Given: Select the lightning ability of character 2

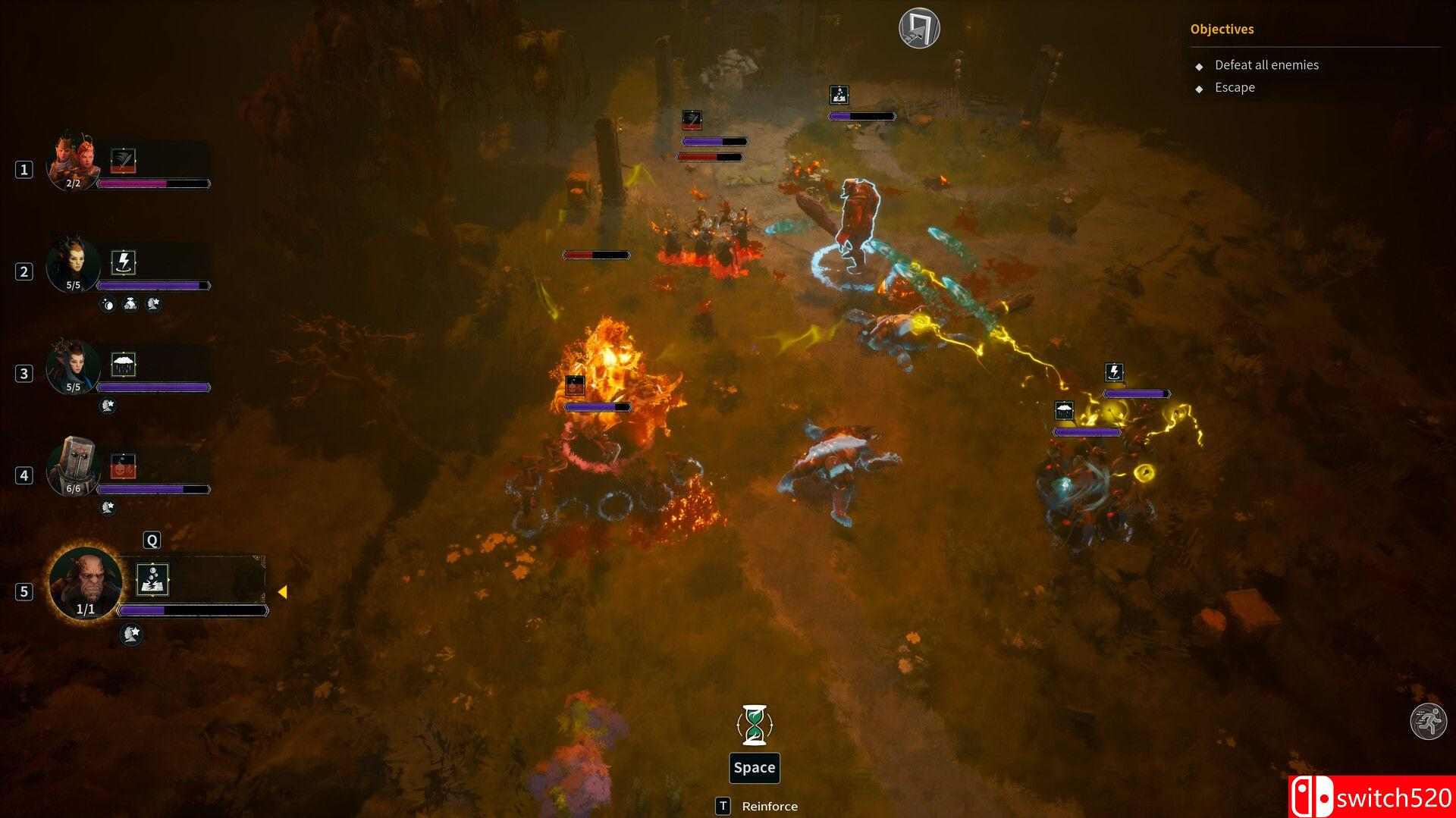Looking at the screenshot, I should tap(124, 262).
